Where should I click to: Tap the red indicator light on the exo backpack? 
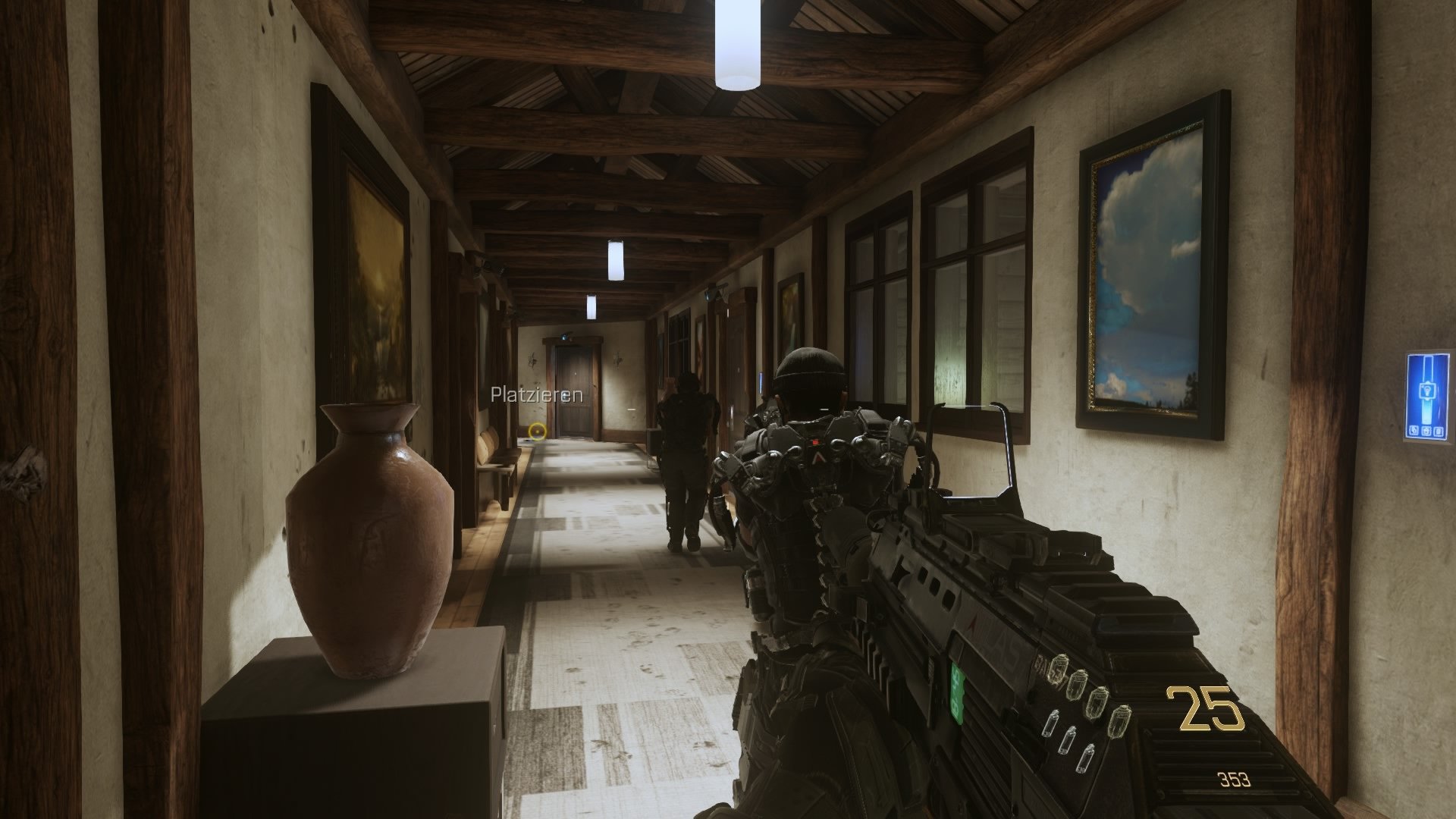pos(816,441)
